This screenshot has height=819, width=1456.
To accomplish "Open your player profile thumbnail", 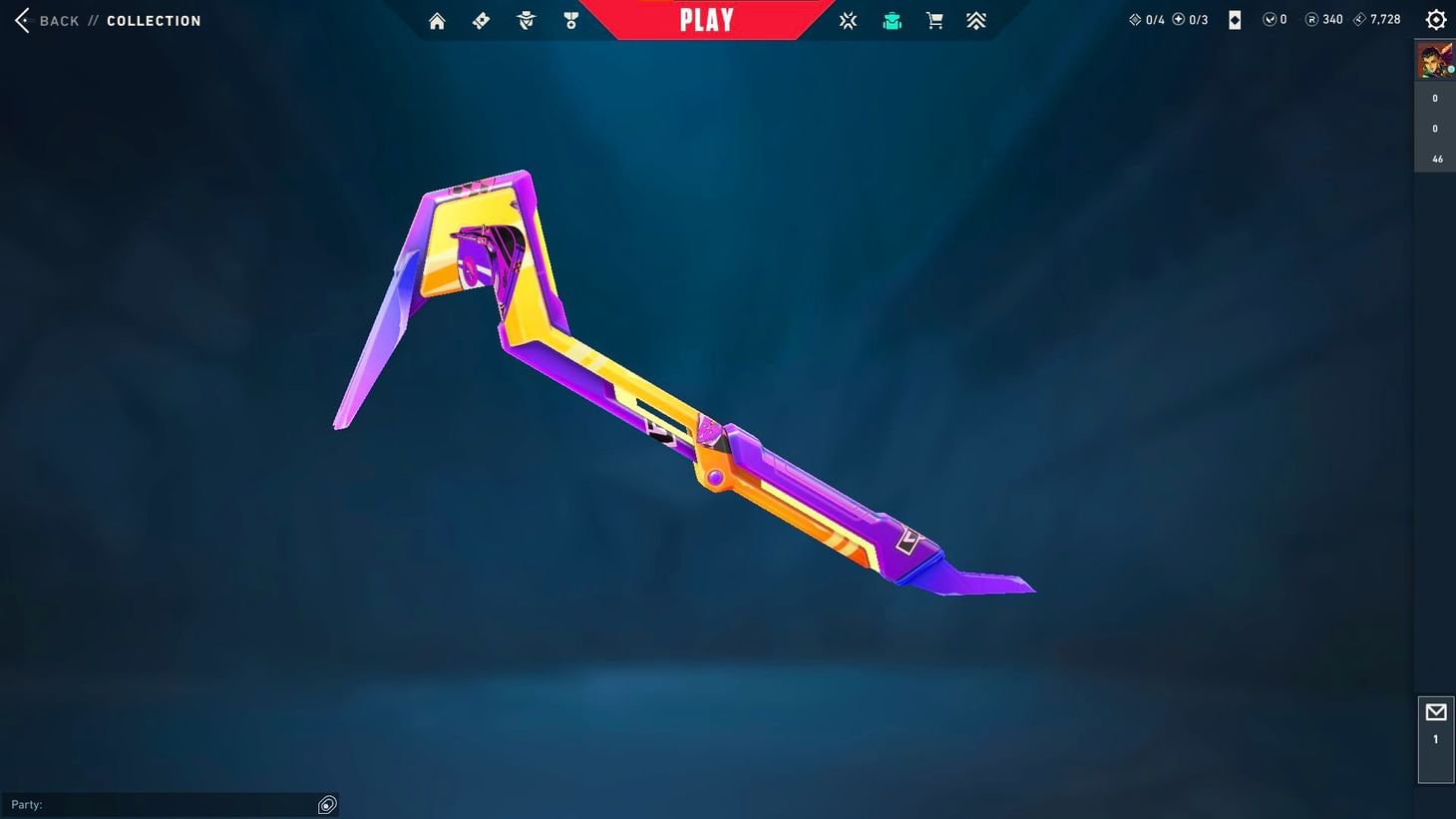I will point(1435,58).
